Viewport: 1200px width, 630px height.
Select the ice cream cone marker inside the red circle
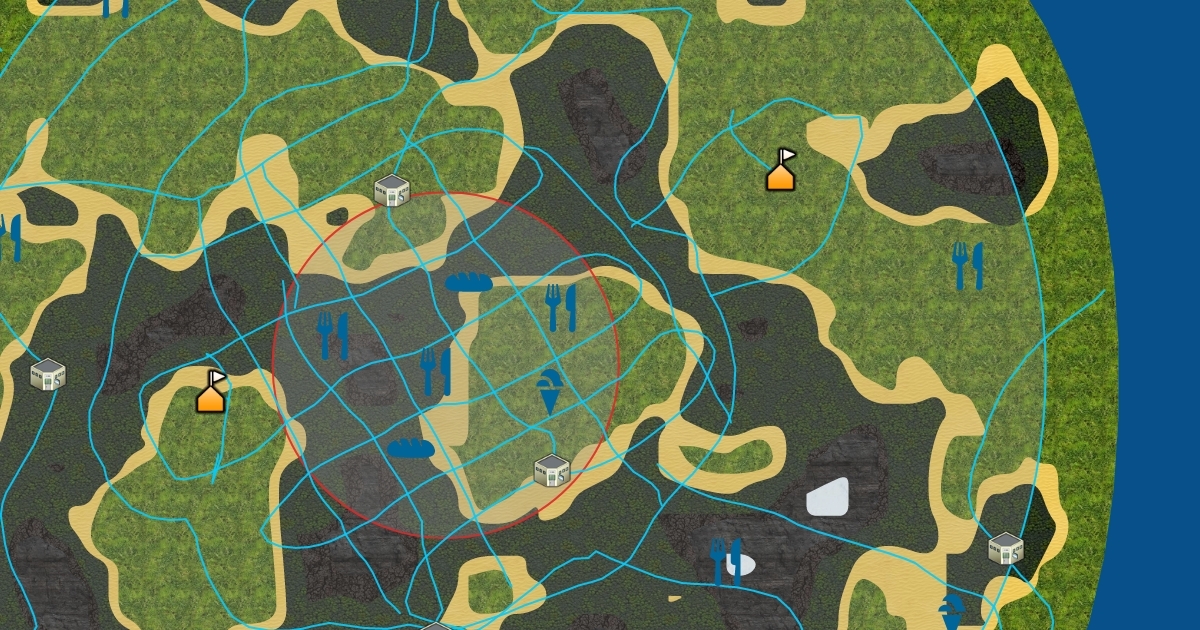(549, 392)
